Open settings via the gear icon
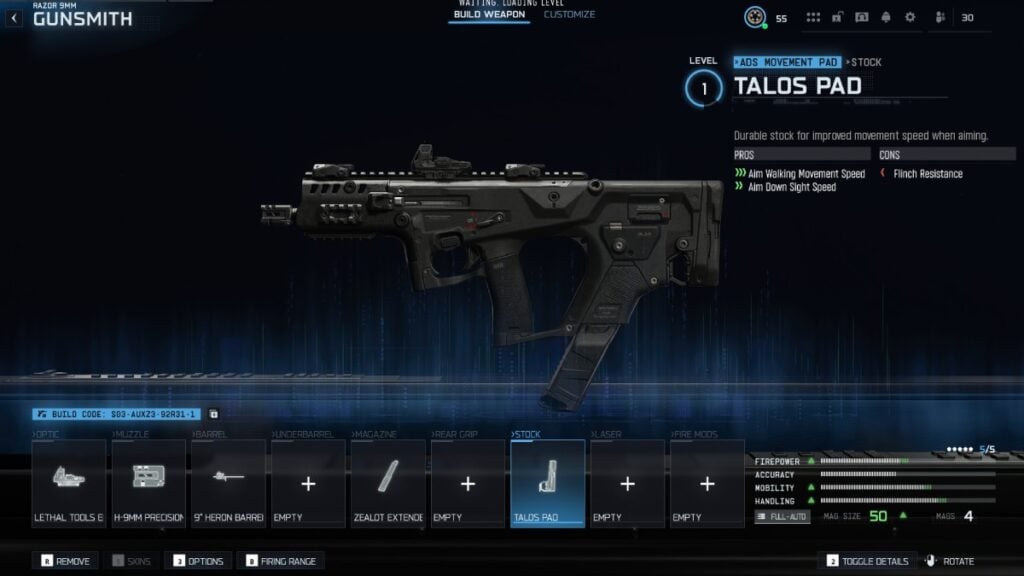Screen dimensions: 1024x576 click(x=910, y=18)
